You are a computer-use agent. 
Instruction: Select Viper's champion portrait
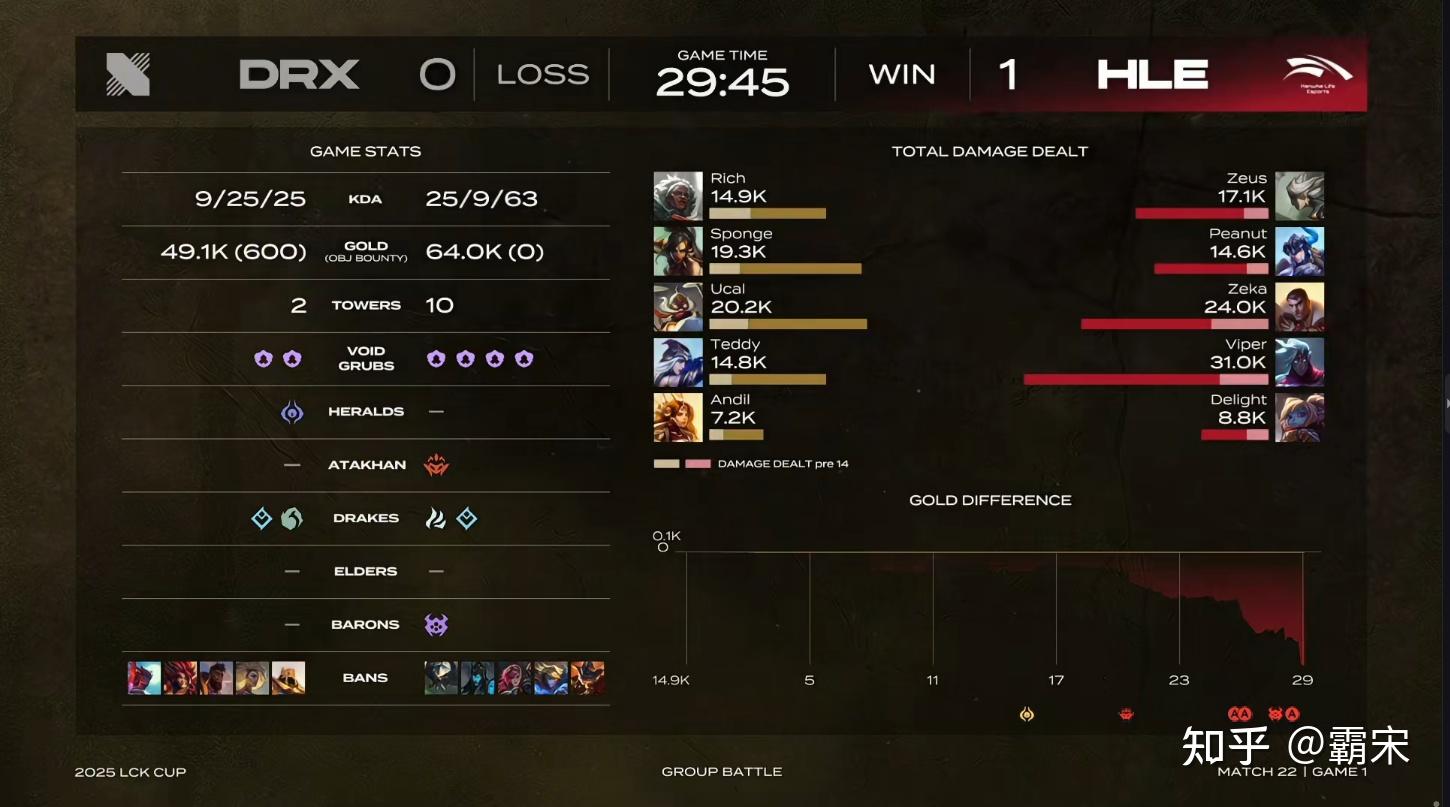click(x=1300, y=362)
